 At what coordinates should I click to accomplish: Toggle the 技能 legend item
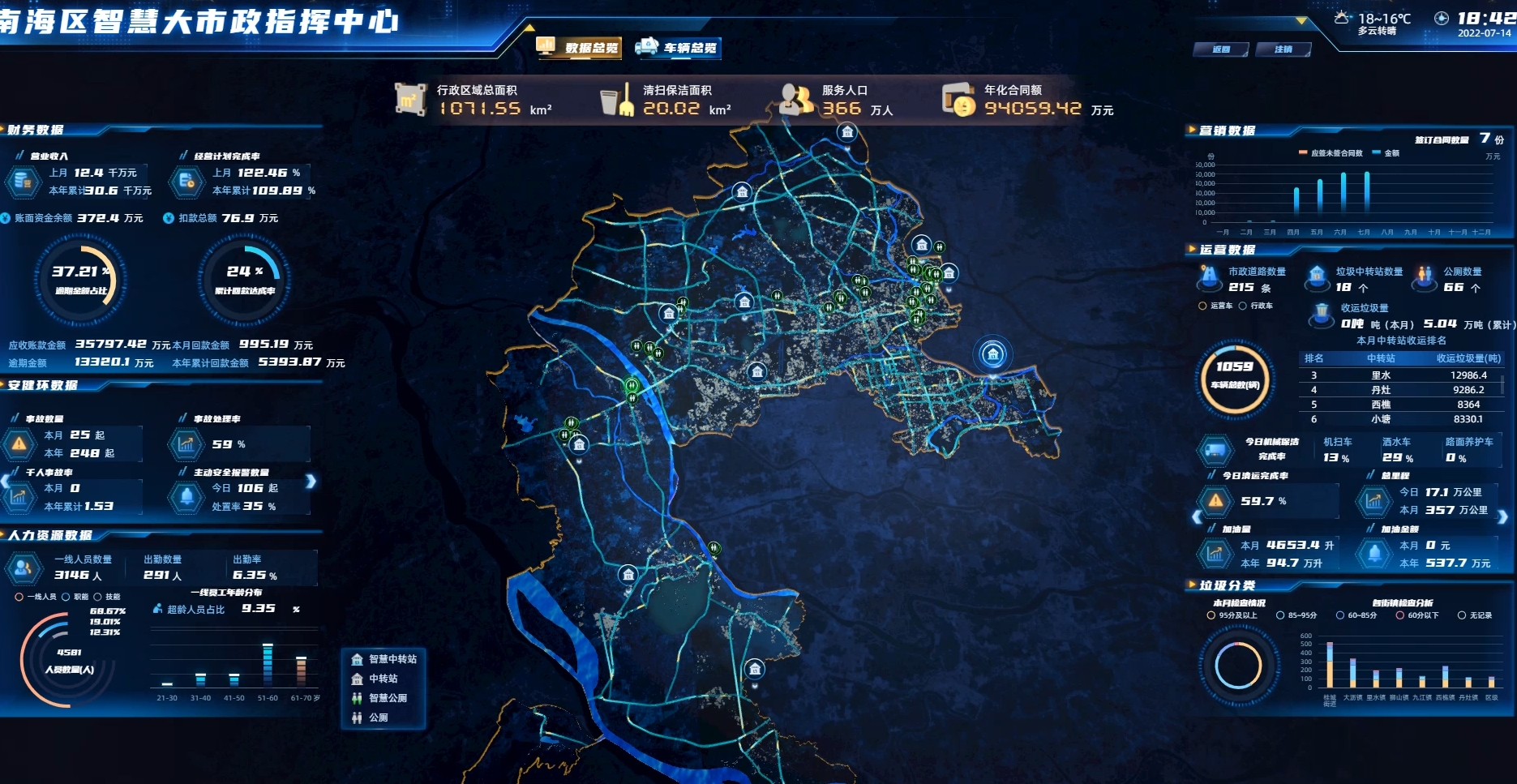click(x=107, y=597)
